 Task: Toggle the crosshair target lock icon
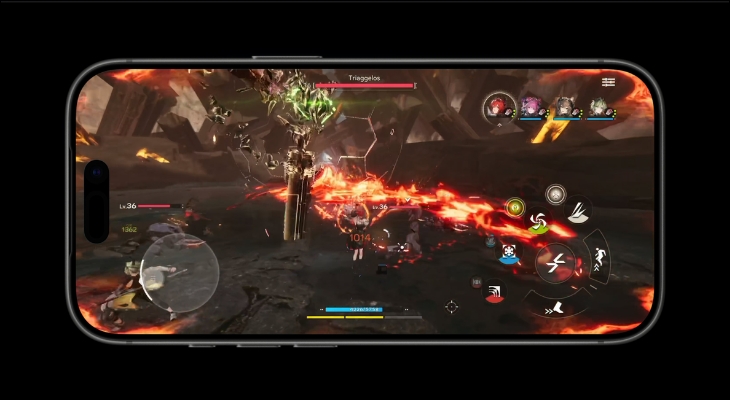[451, 307]
